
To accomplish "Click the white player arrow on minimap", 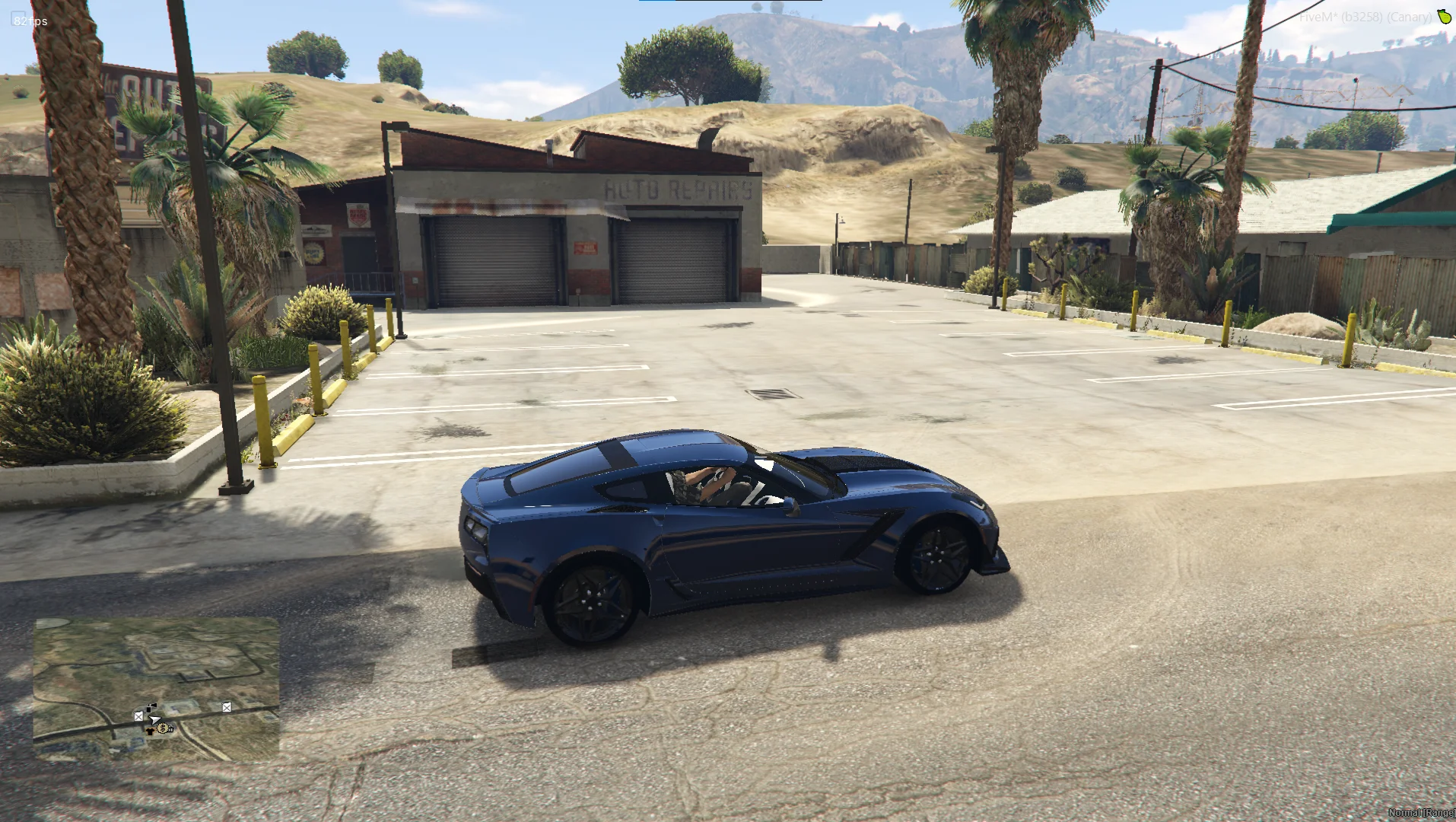I will pyautogui.click(x=155, y=719).
